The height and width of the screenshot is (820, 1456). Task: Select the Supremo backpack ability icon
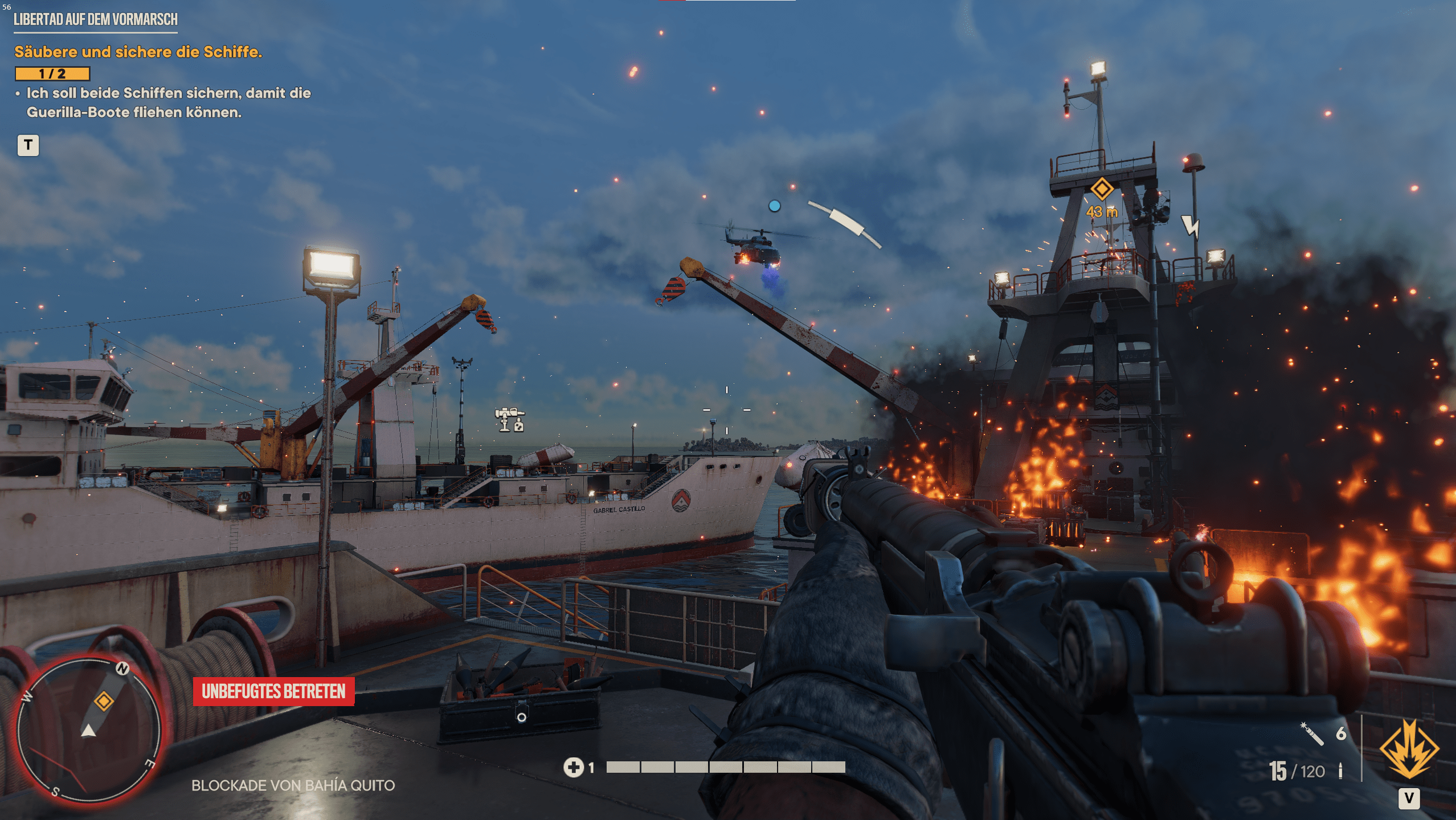1409,749
